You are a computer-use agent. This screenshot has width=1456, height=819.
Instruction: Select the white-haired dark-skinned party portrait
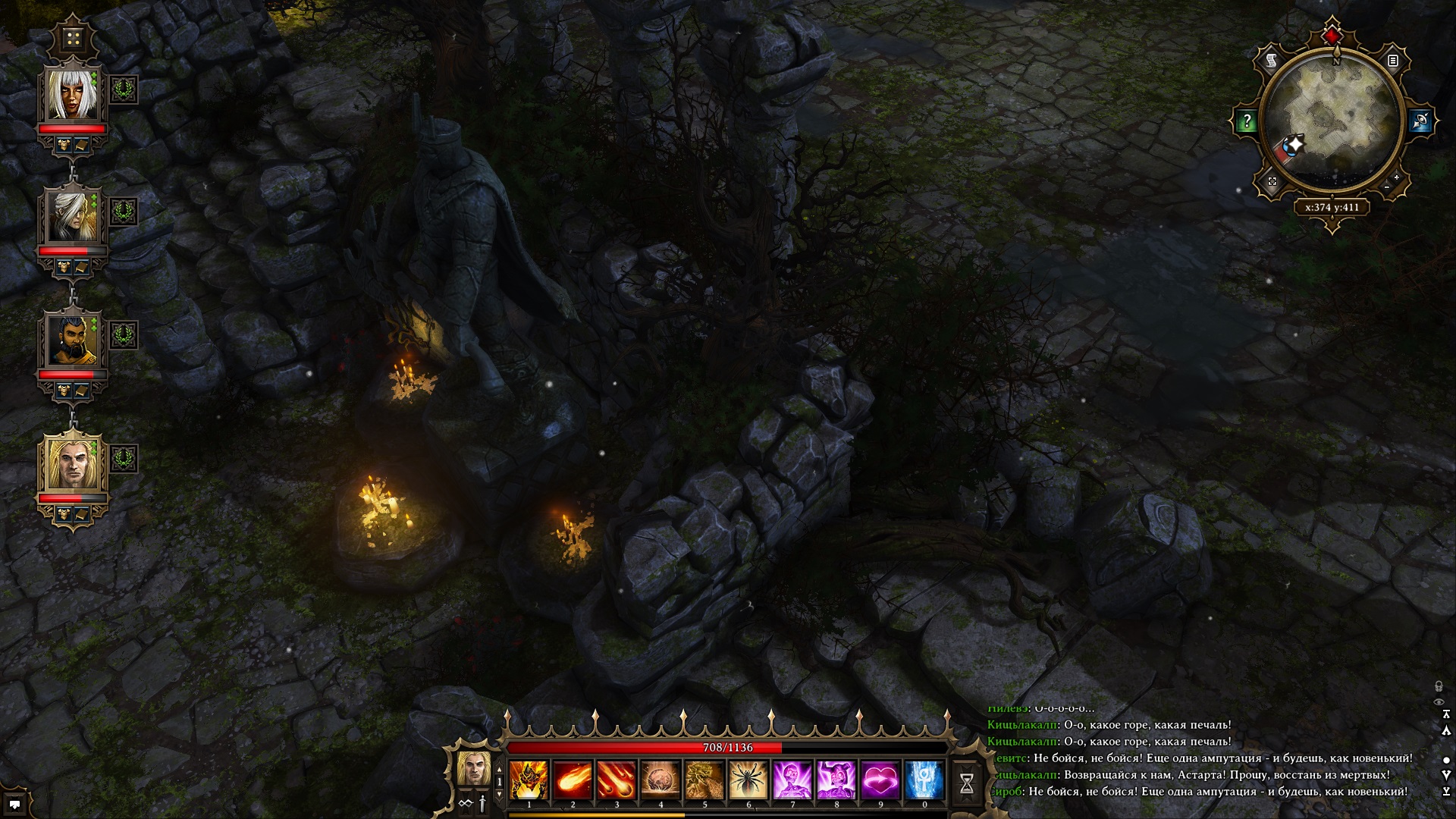(73, 94)
